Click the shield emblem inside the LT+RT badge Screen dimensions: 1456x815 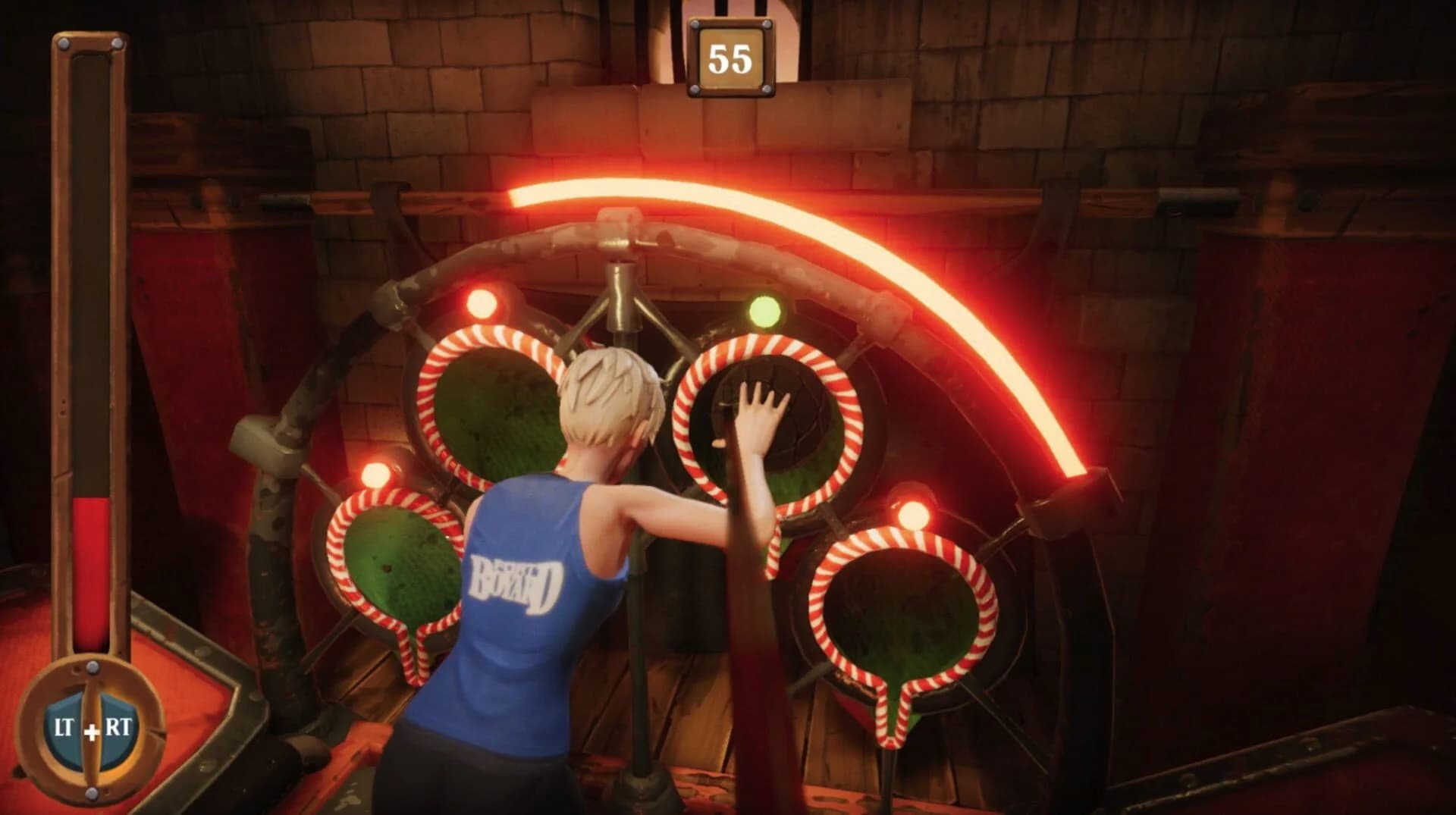pos(89,725)
